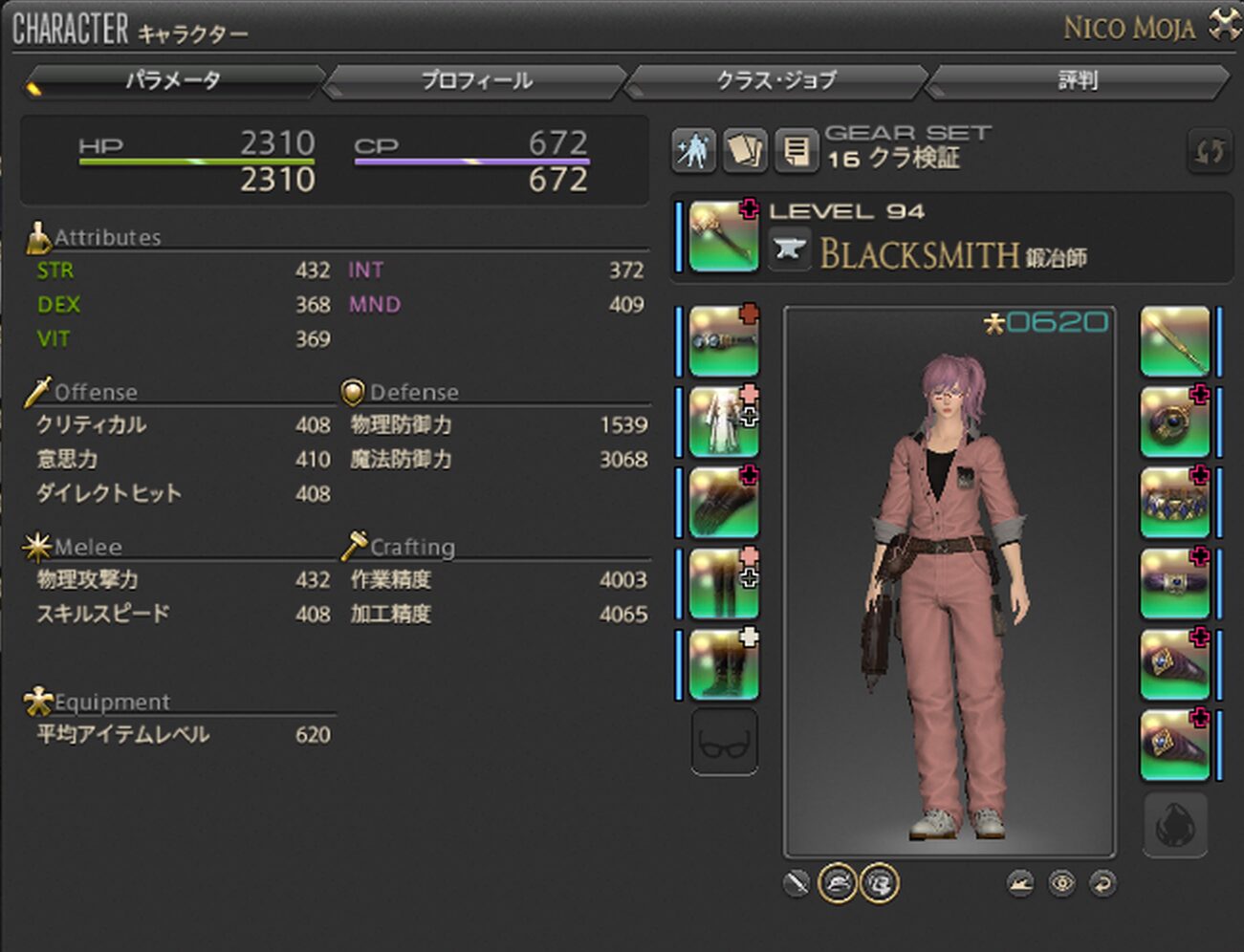Toggle the drawn weapon display button
Image resolution: width=1244 pixels, height=952 pixels.
coord(796,884)
